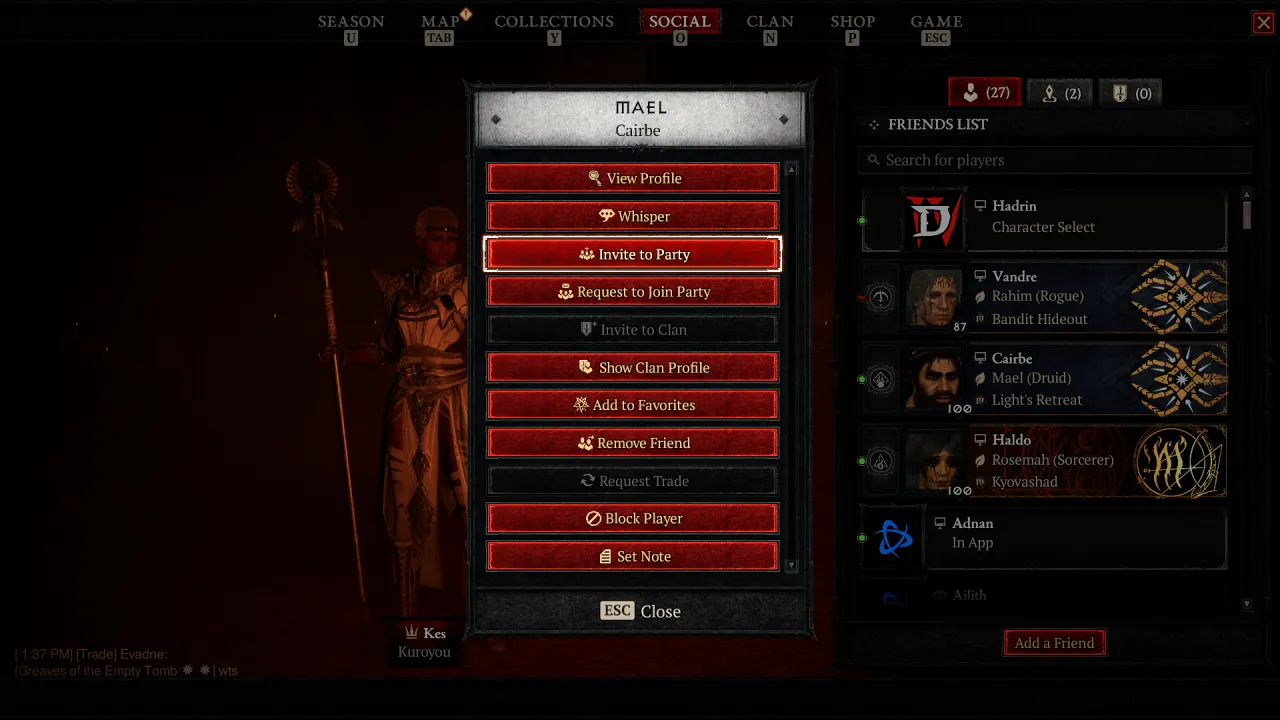The width and height of the screenshot is (1280, 720).
Task: Click Hadrin's Diablo IV logo portrait
Action: (934, 220)
